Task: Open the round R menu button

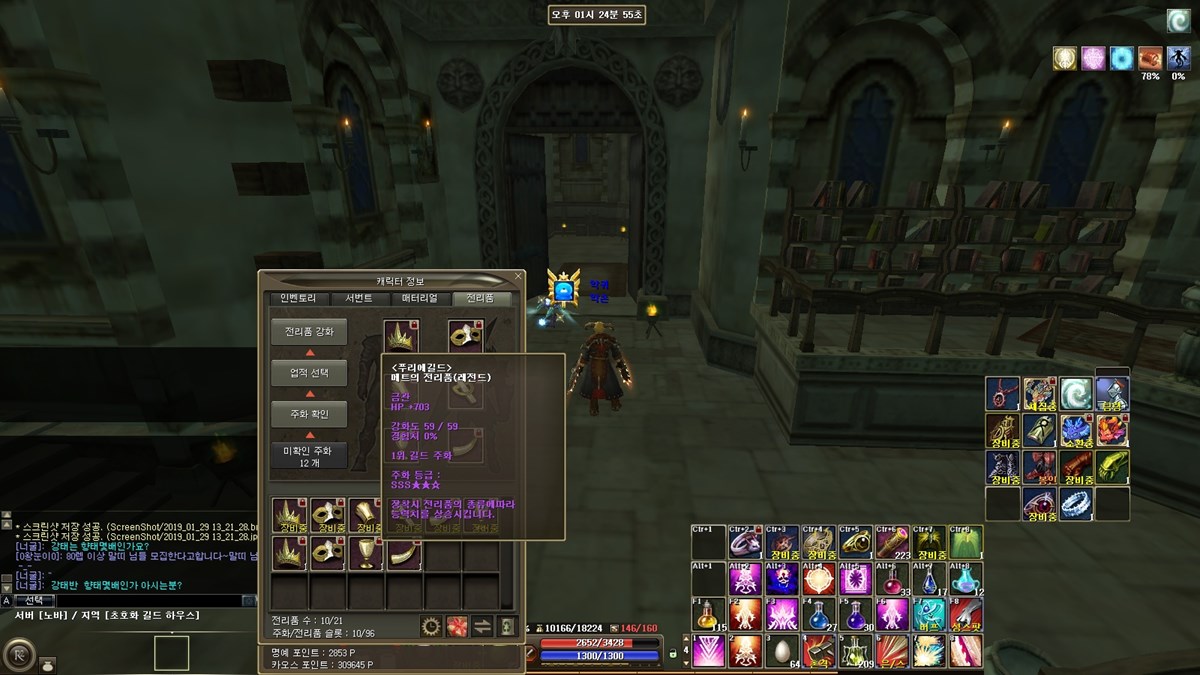Action: coord(19,654)
